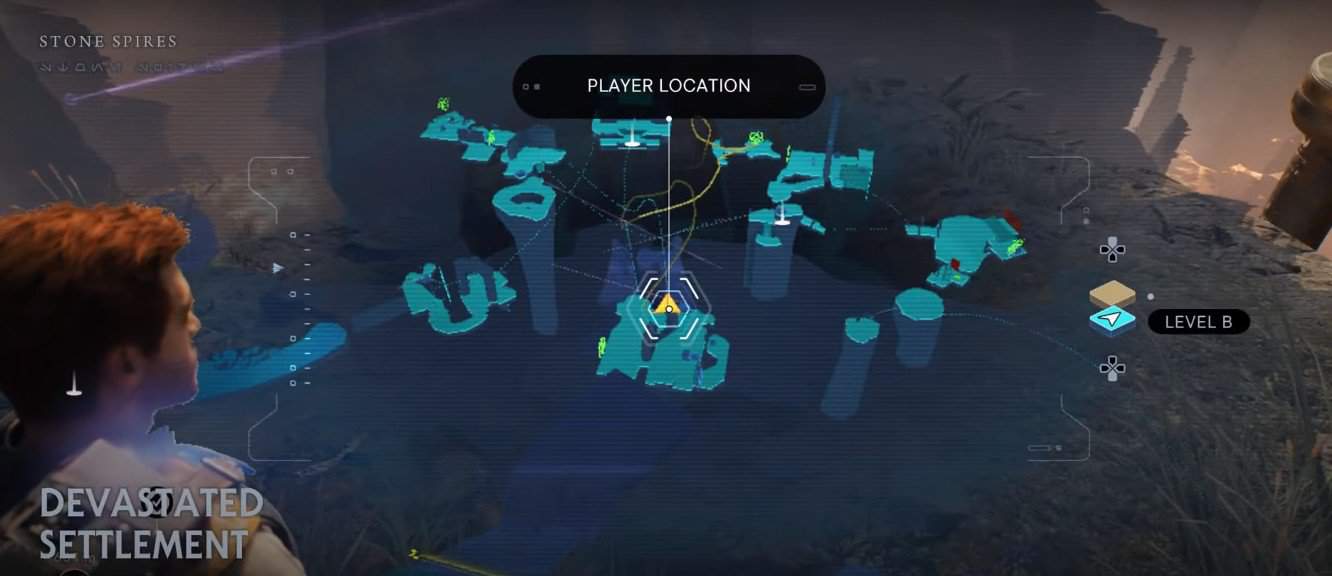Select the tan upper level tile
The height and width of the screenshot is (576, 1332).
1112,295
